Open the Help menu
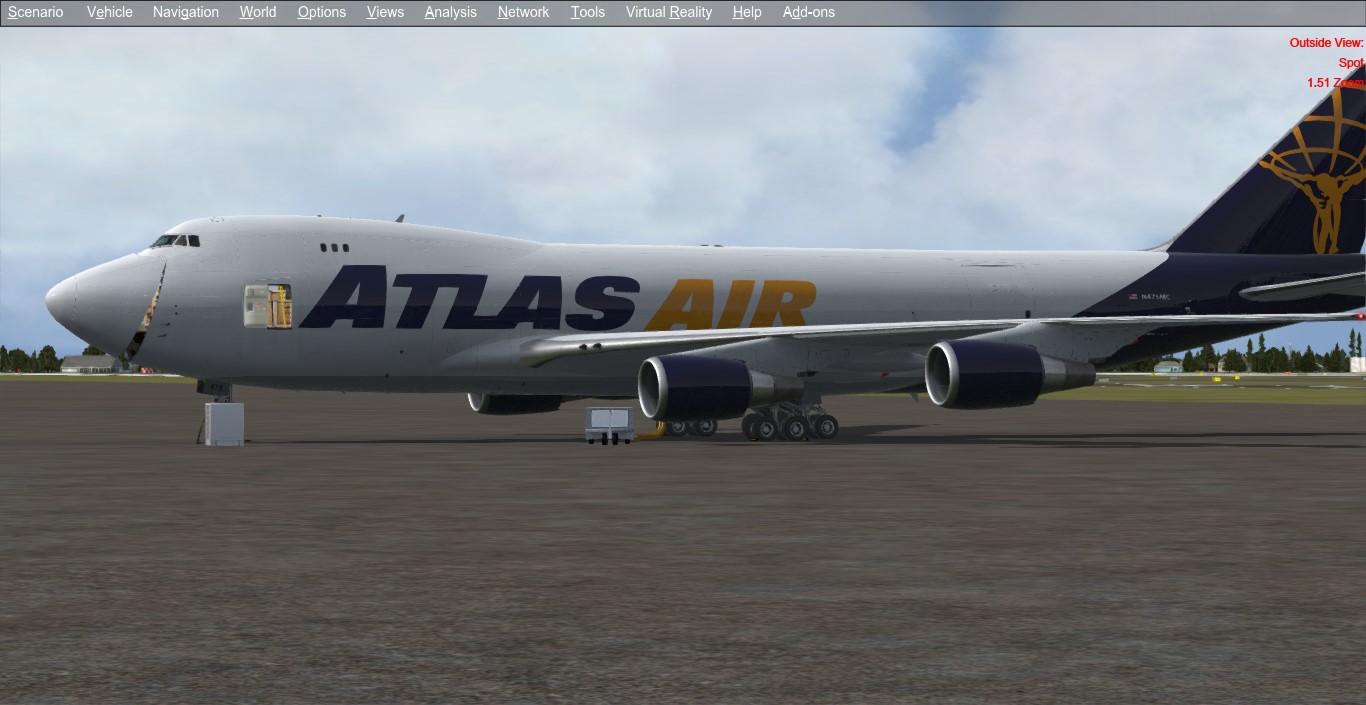The height and width of the screenshot is (705, 1366). coord(747,12)
